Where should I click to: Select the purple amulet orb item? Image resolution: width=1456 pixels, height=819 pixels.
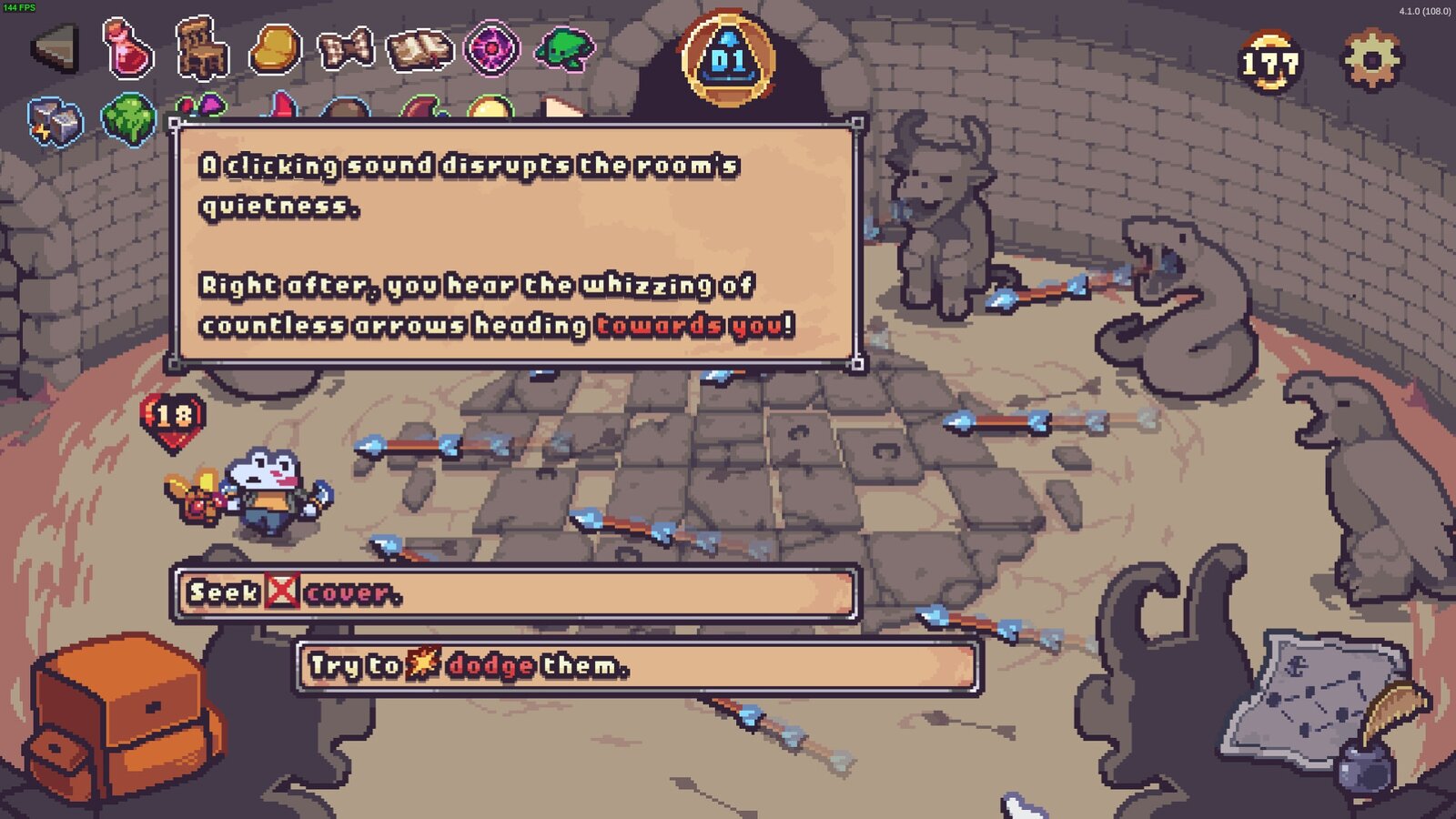(491, 44)
